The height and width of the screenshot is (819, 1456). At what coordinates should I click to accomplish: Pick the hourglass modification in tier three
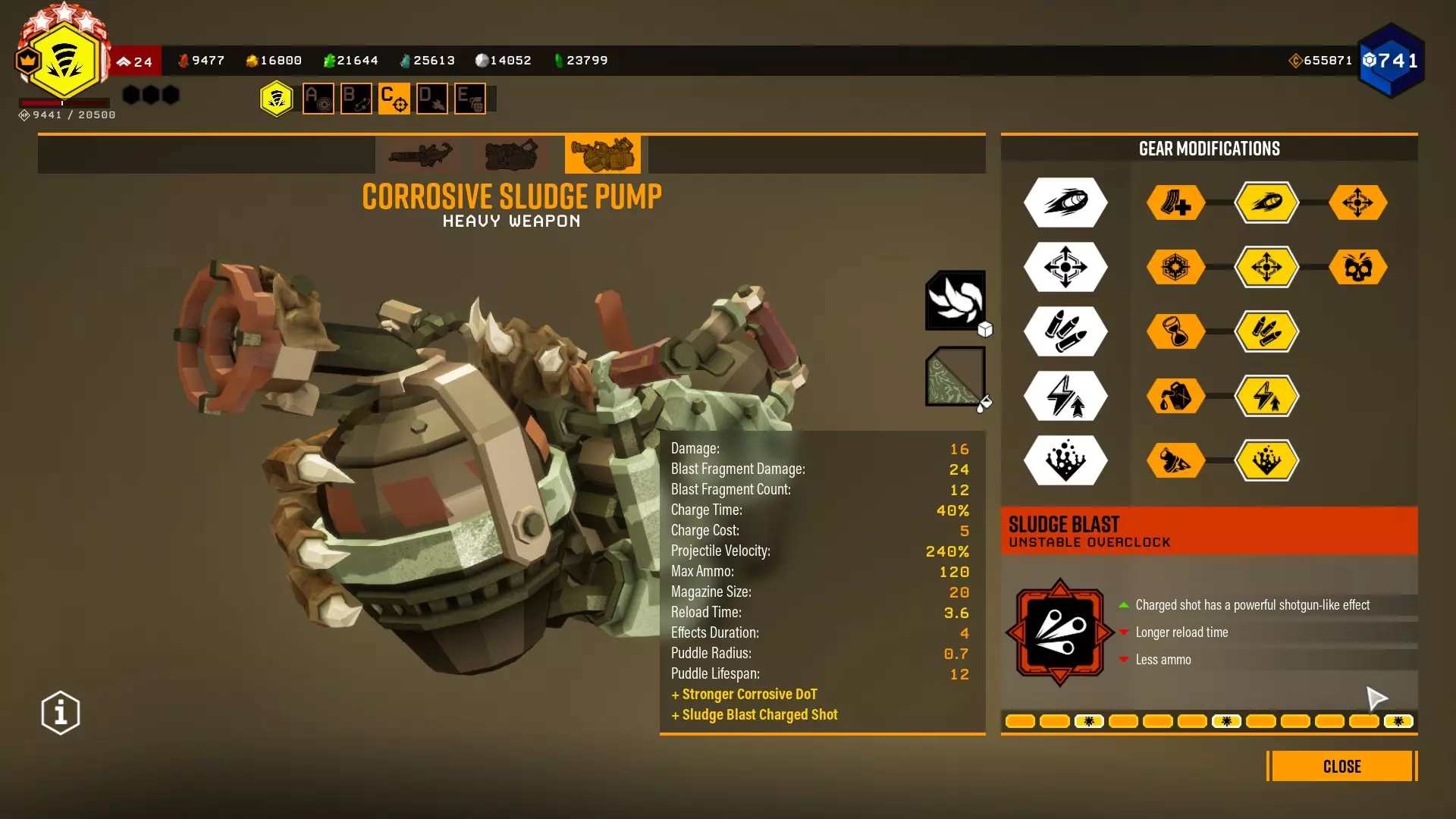point(1175,331)
